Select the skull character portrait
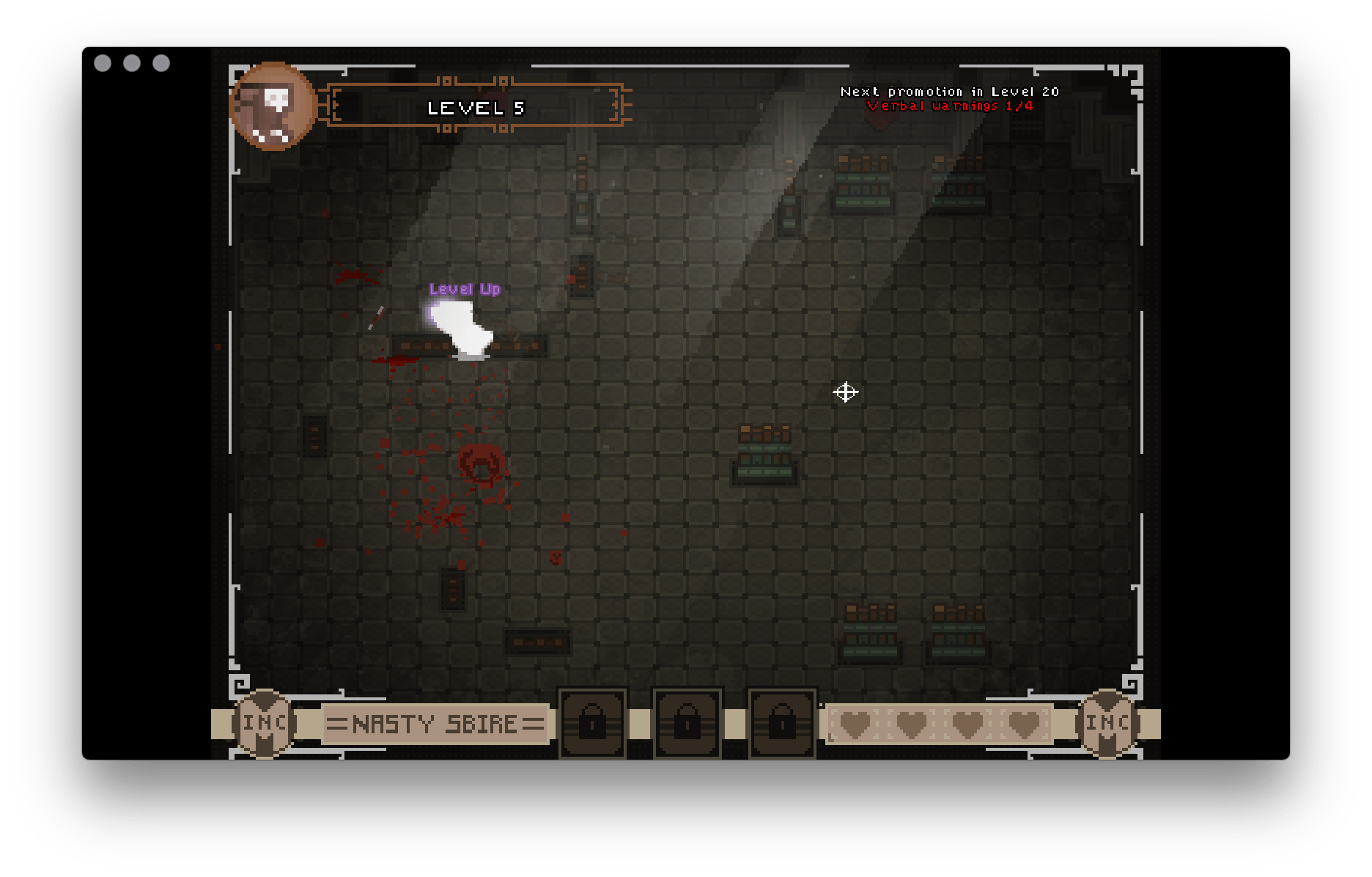This screenshot has width=1372, height=877. point(275,107)
